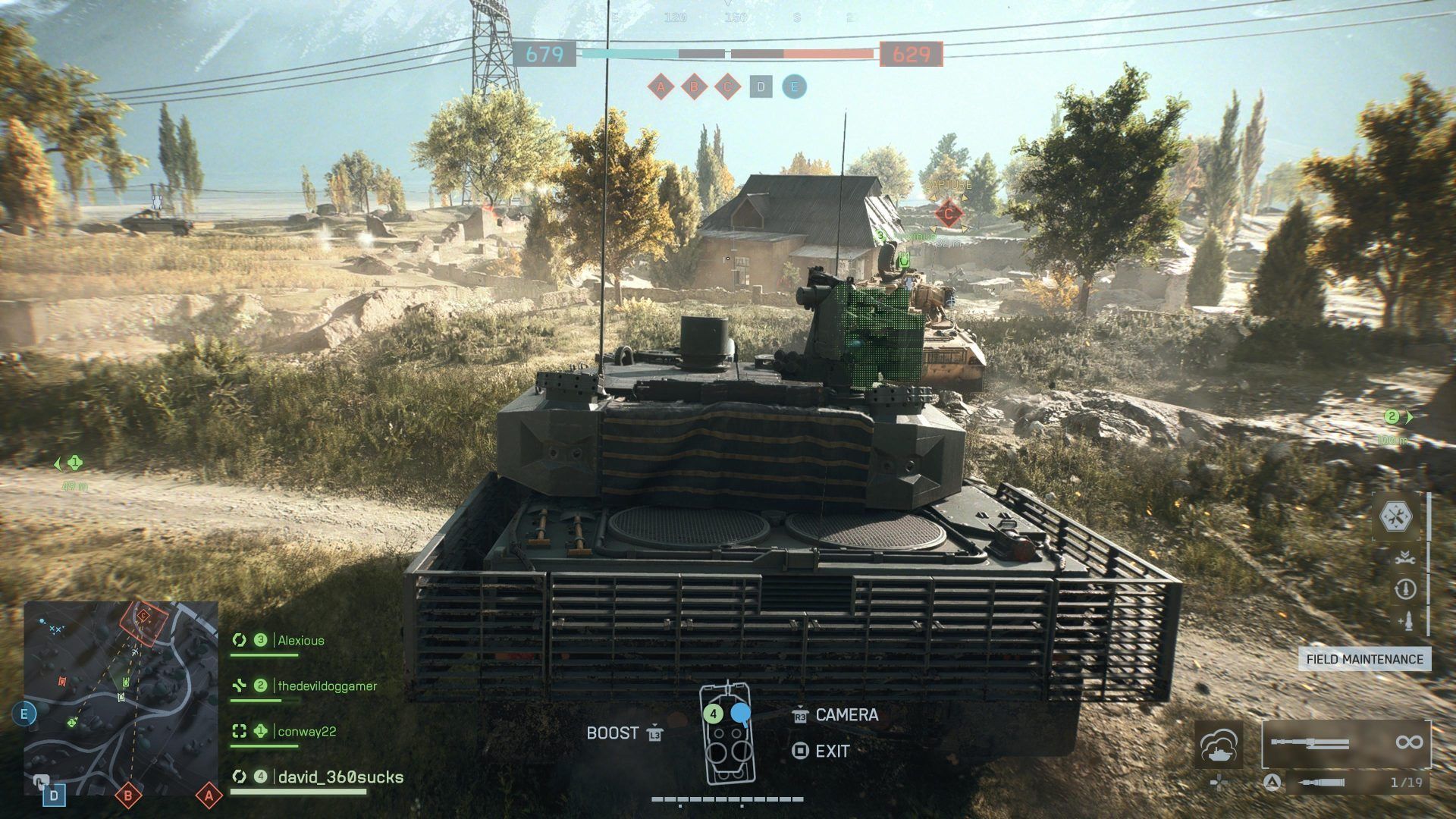1456x819 pixels.
Task: Select objective A in top capture row
Action: pyautogui.click(x=661, y=87)
